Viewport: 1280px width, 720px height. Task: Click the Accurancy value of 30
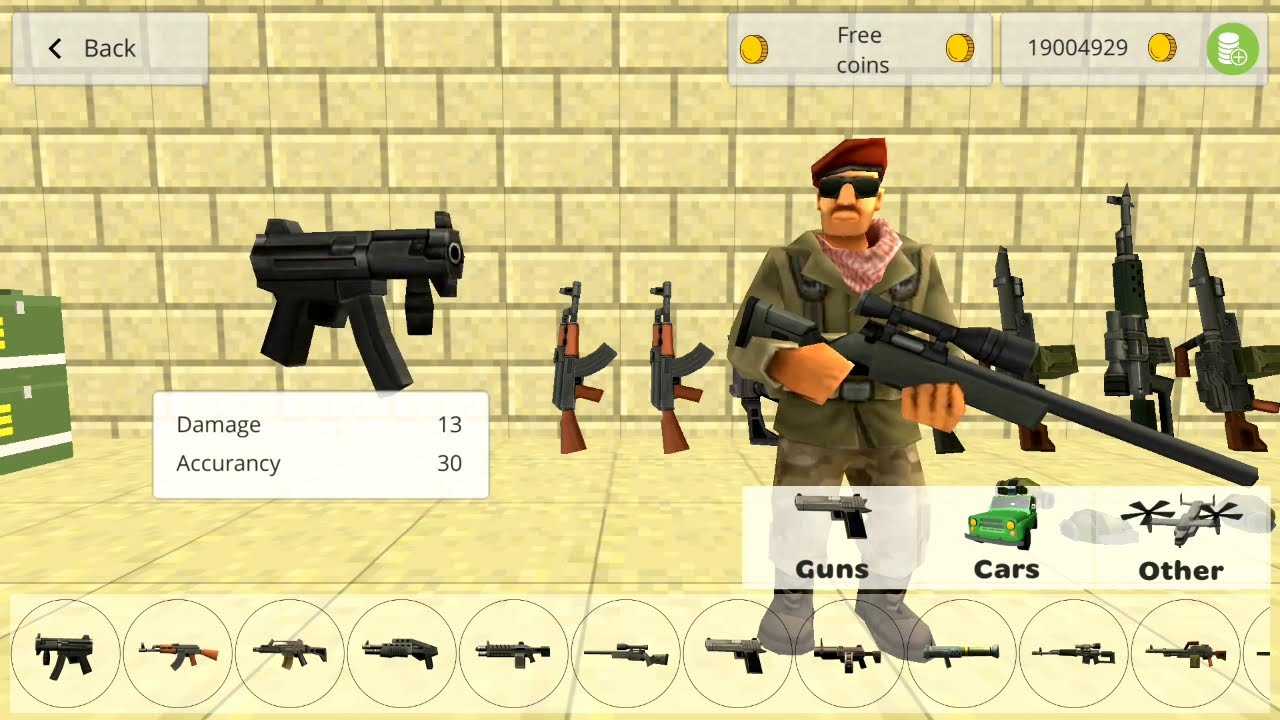(449, 463)
